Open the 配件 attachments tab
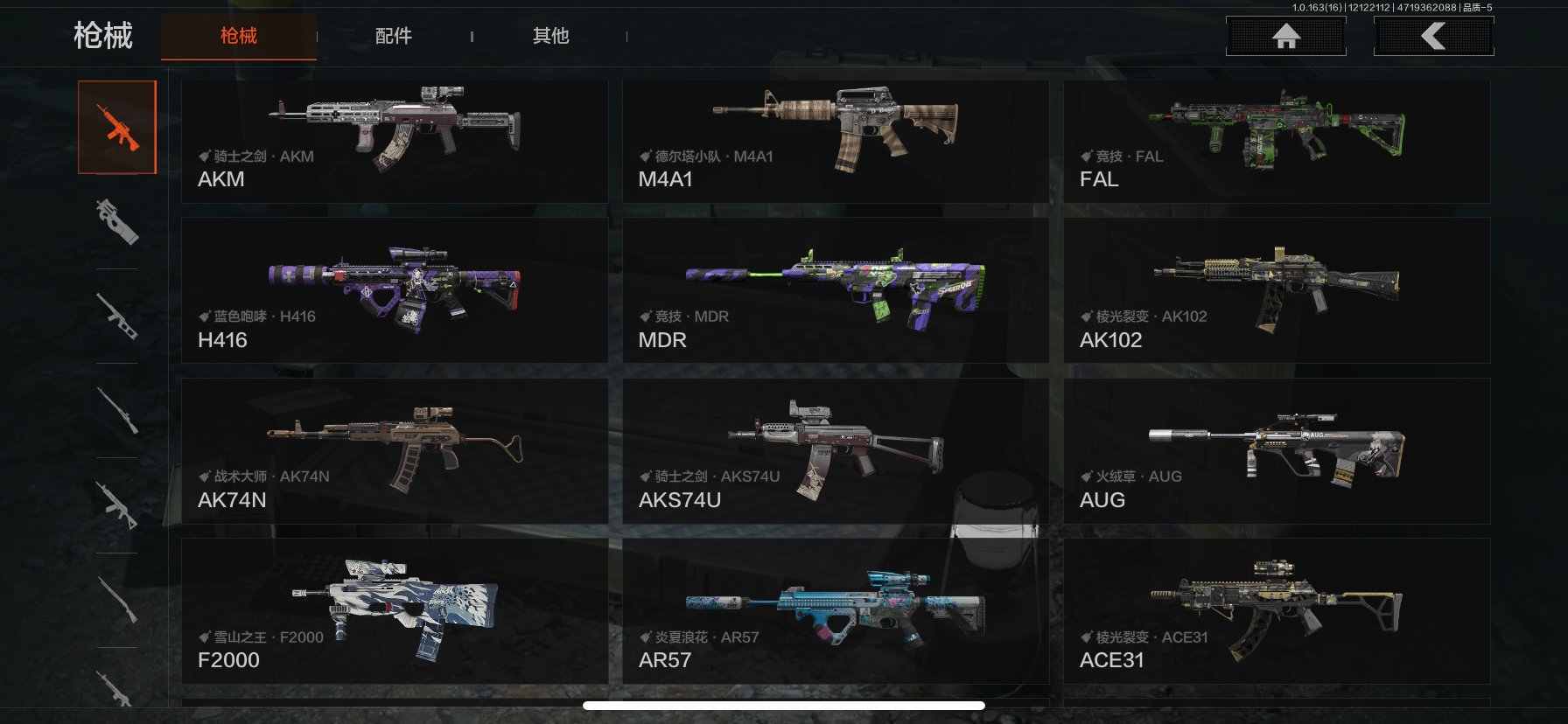1568x724 pixels. coord(393,36)
